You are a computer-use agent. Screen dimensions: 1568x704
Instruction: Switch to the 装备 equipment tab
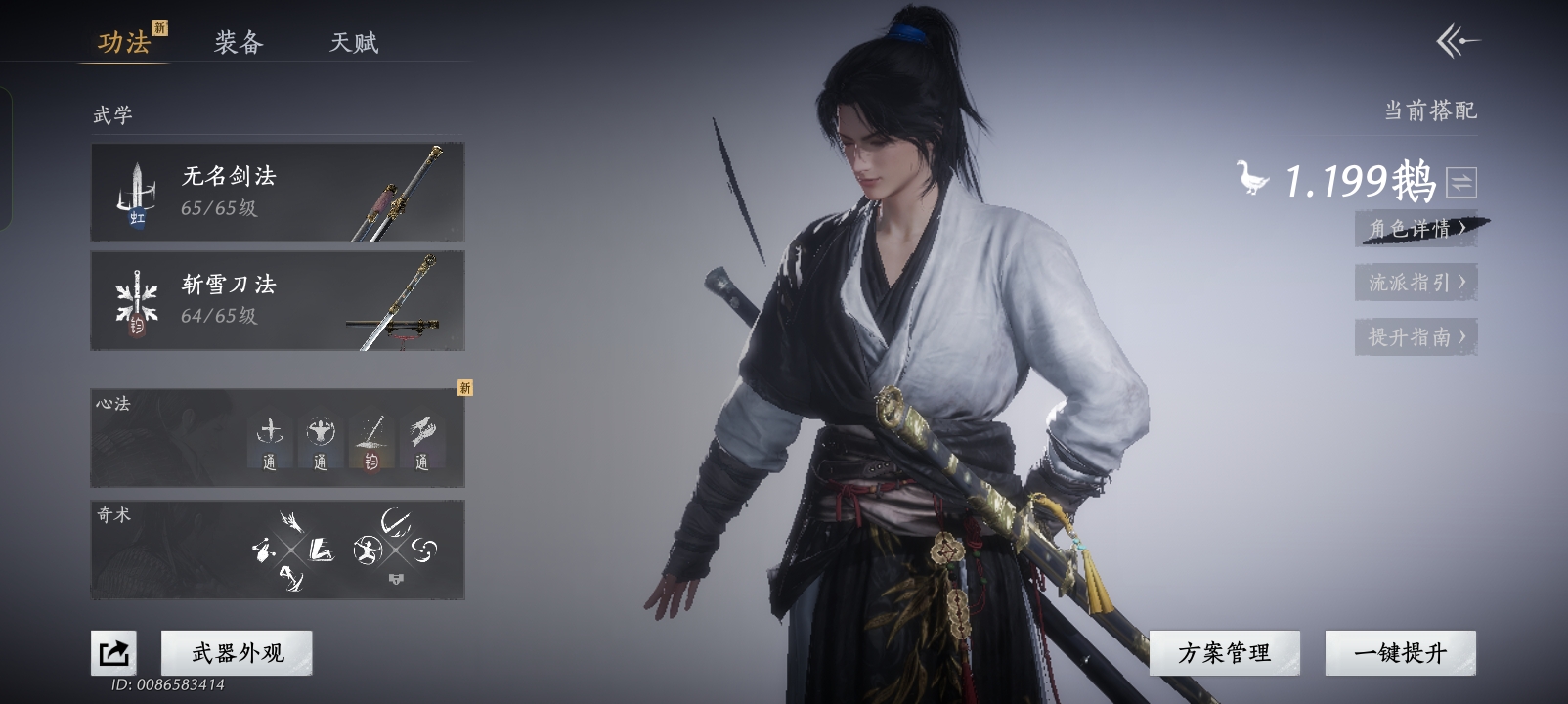coord(237,43)
